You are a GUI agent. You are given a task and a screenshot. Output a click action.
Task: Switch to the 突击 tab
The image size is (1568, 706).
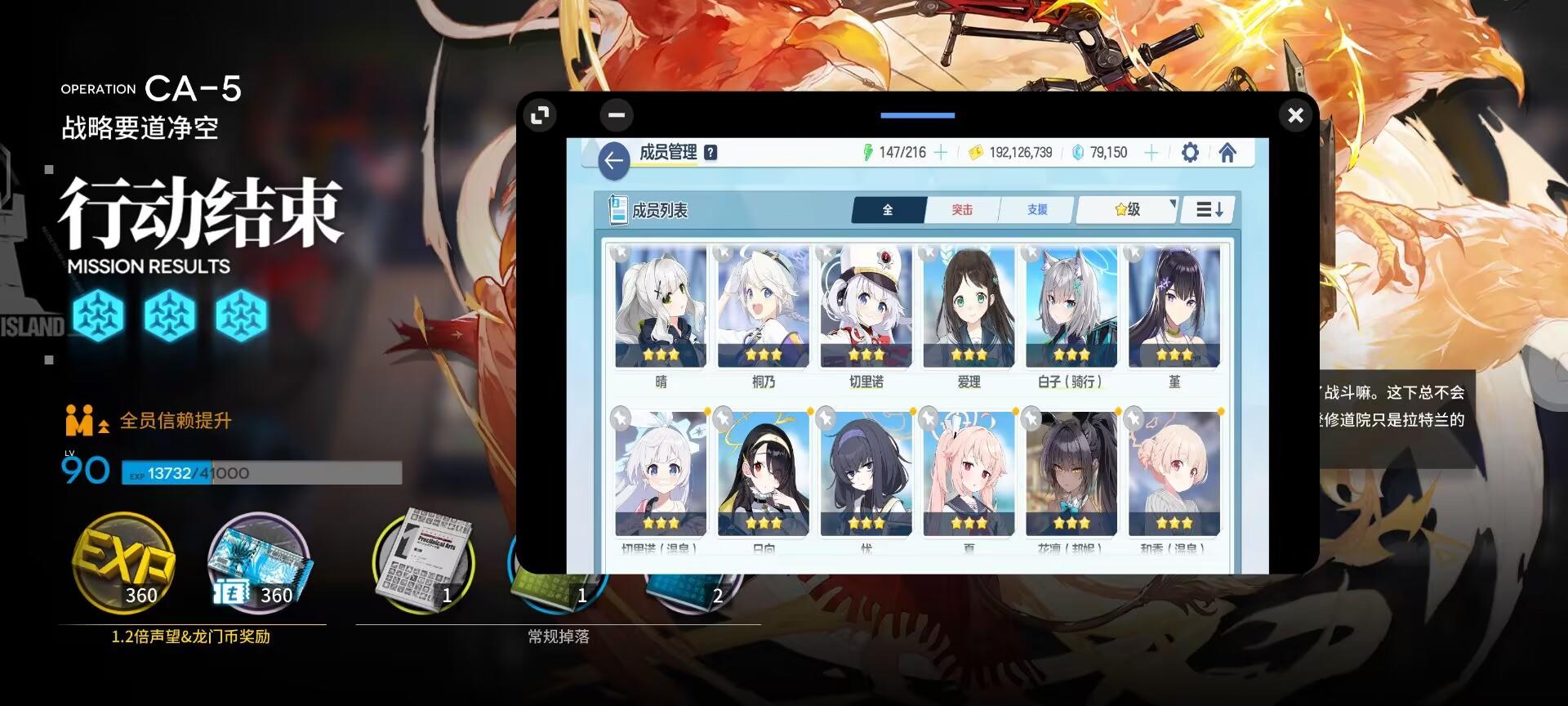click(x=962, y=210)
